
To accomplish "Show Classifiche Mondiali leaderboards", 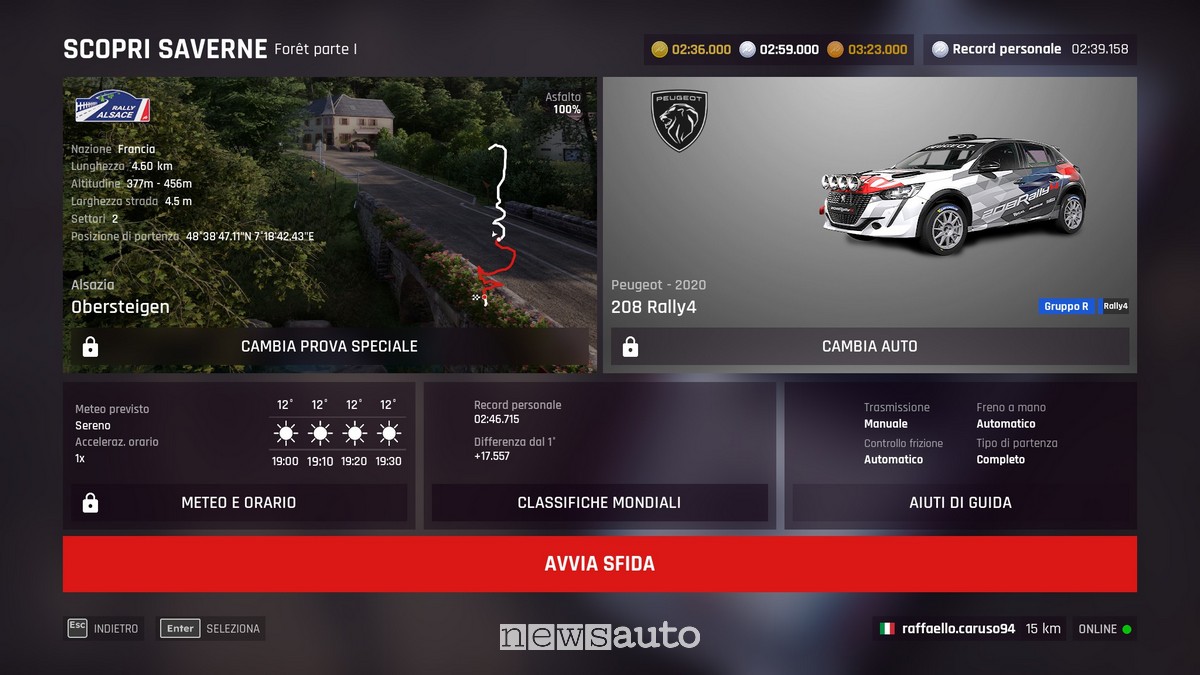I will 599,502.
